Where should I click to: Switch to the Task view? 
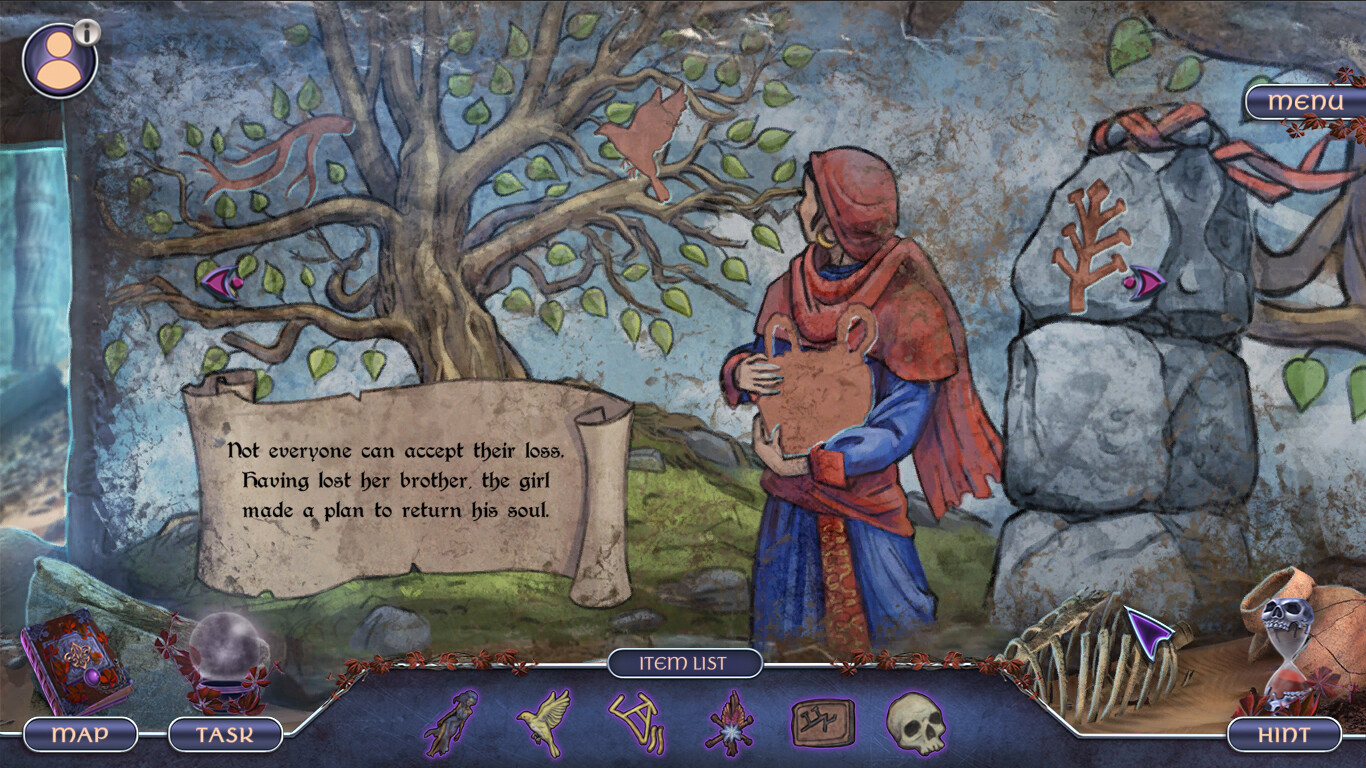[x=222, y=735]
